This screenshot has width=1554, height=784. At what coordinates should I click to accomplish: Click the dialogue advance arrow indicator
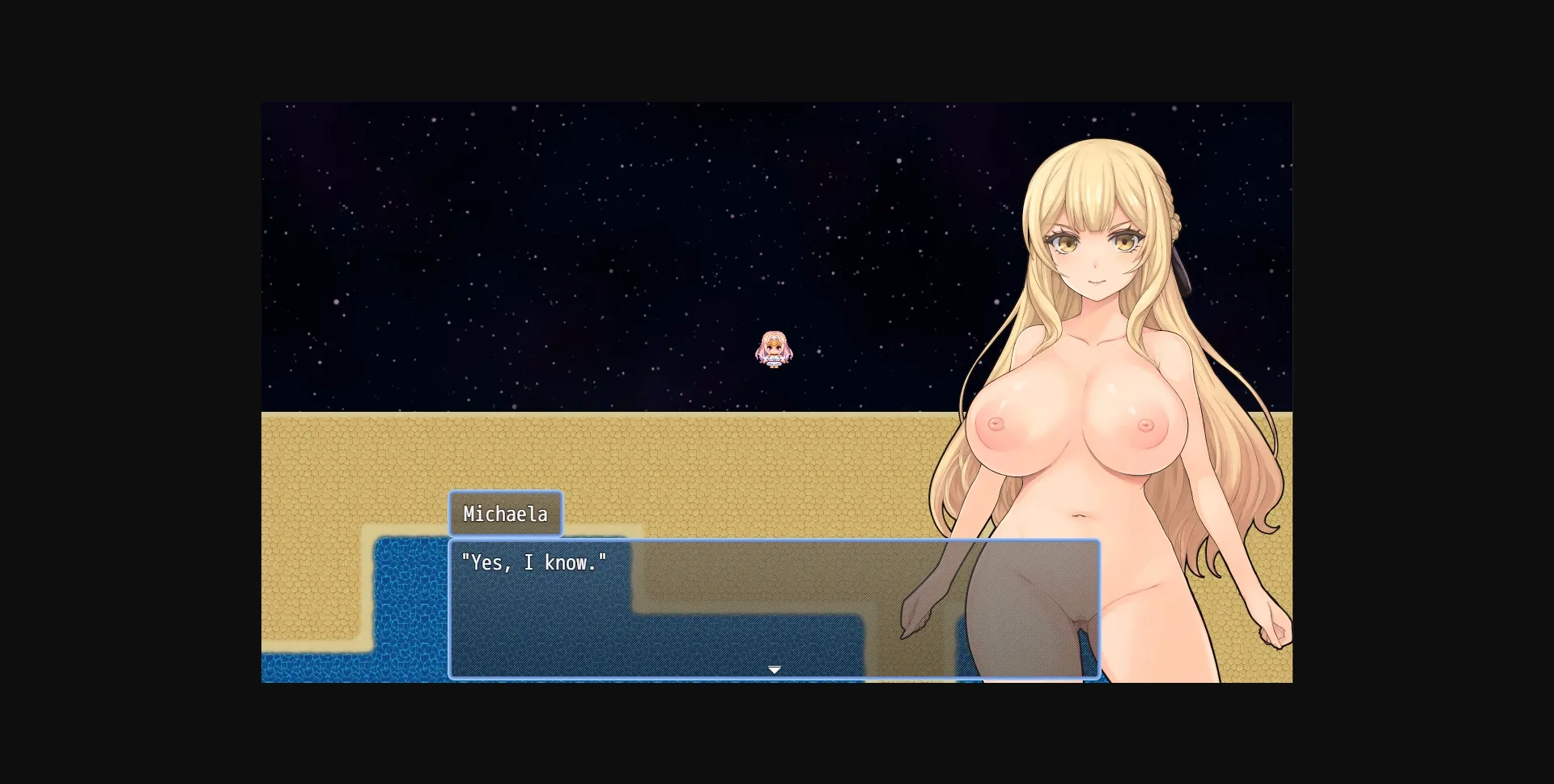[x=775, y=670]
